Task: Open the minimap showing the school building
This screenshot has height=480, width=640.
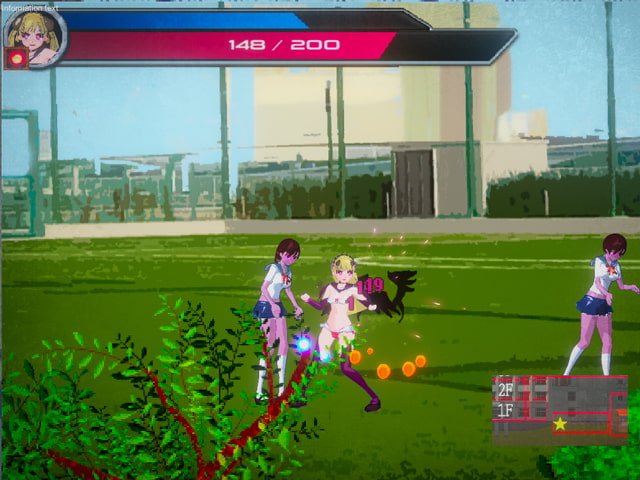Action: coord(560,409)
